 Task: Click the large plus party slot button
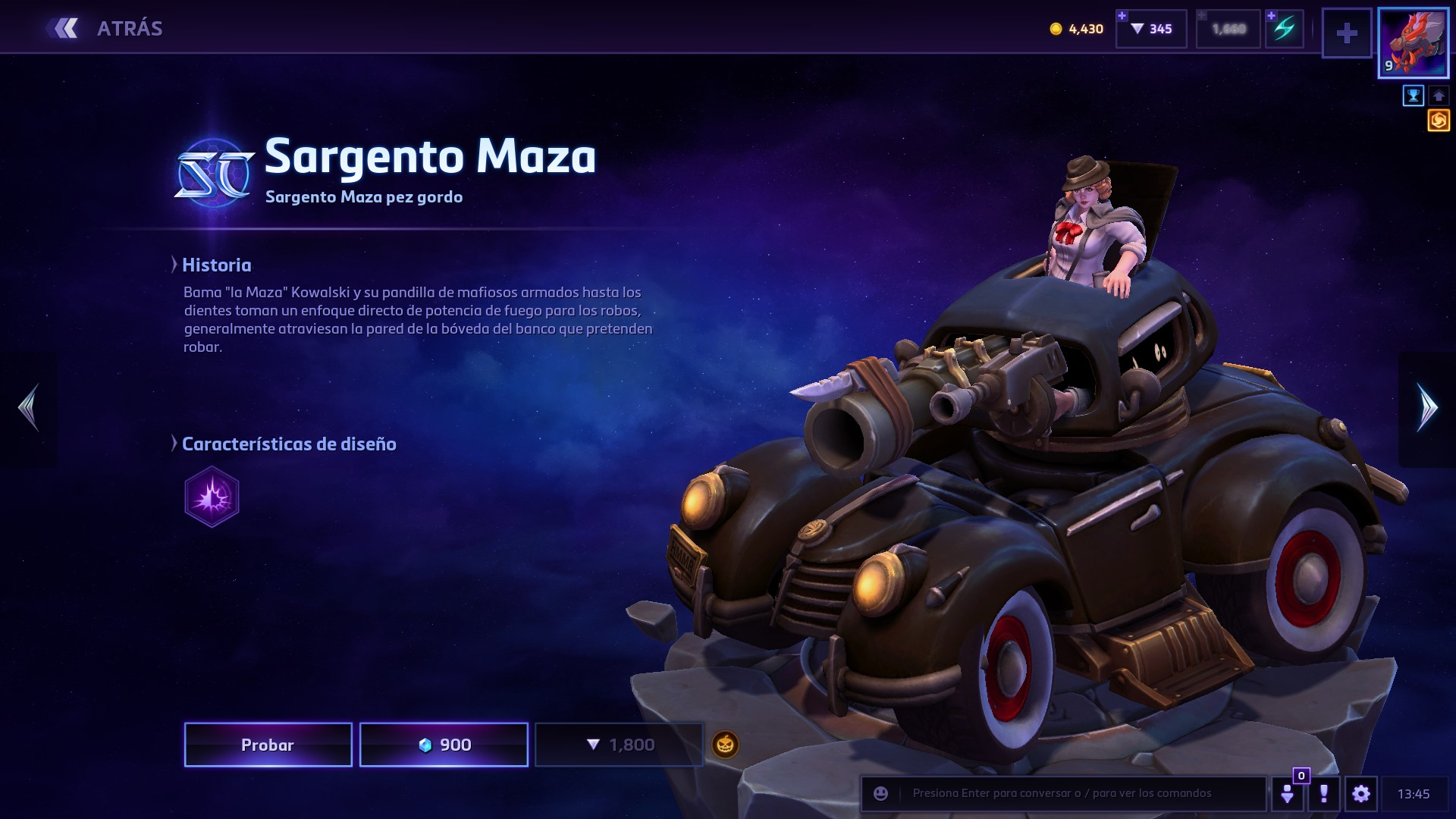[x=1347, y=33]
